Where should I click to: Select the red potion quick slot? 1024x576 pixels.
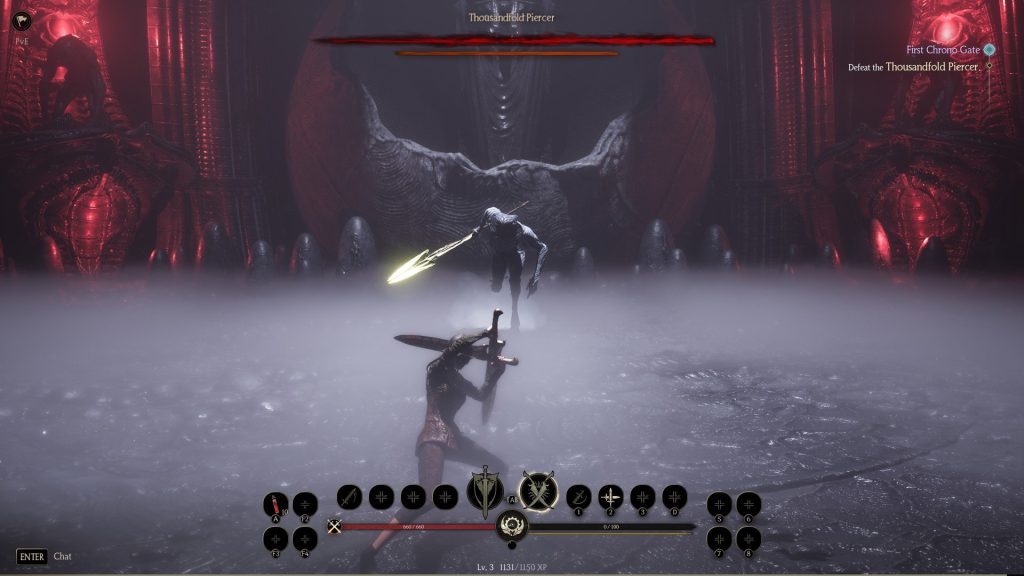coord(276,504)
